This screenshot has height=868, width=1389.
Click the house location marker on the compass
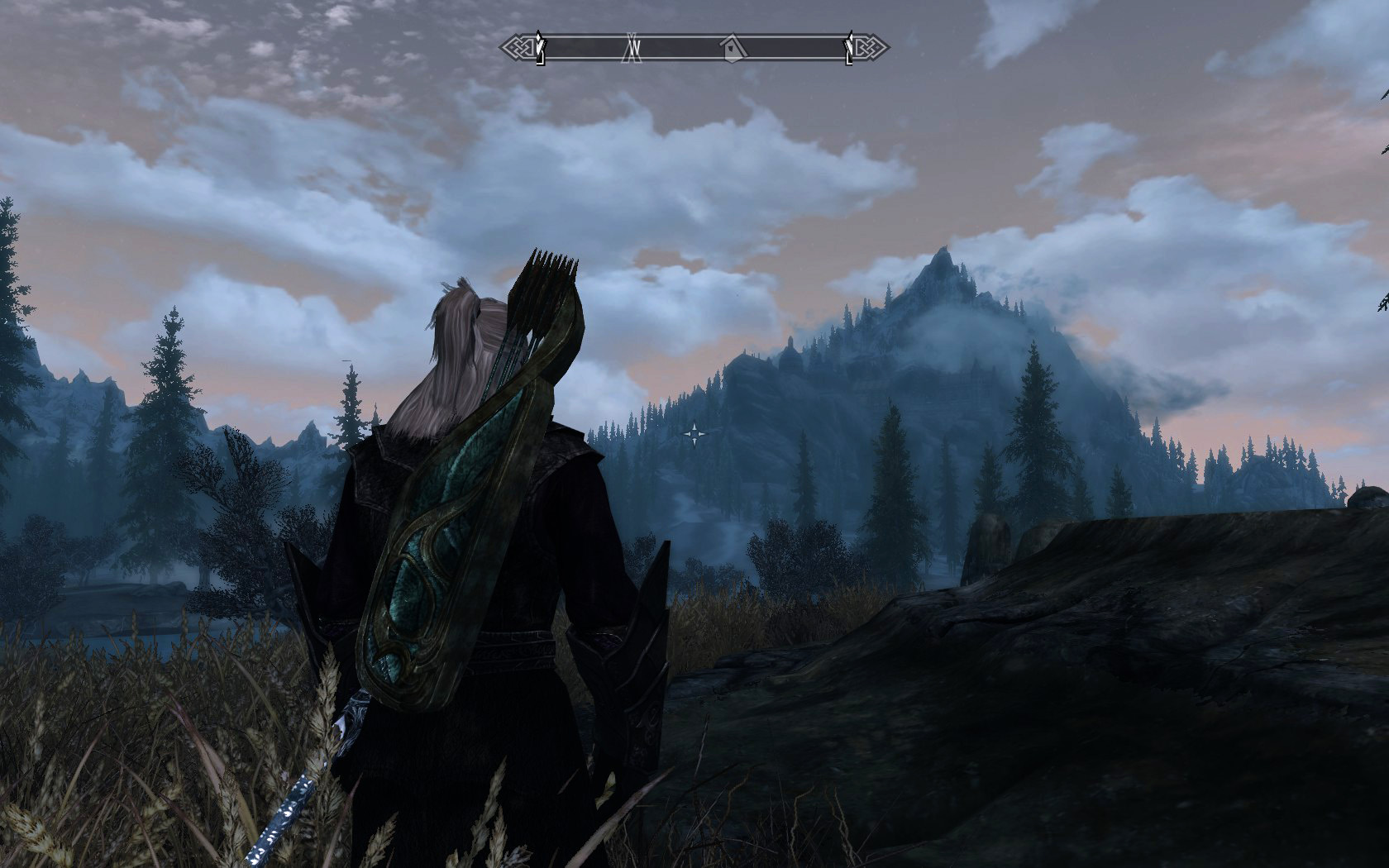tap(732, 49)
